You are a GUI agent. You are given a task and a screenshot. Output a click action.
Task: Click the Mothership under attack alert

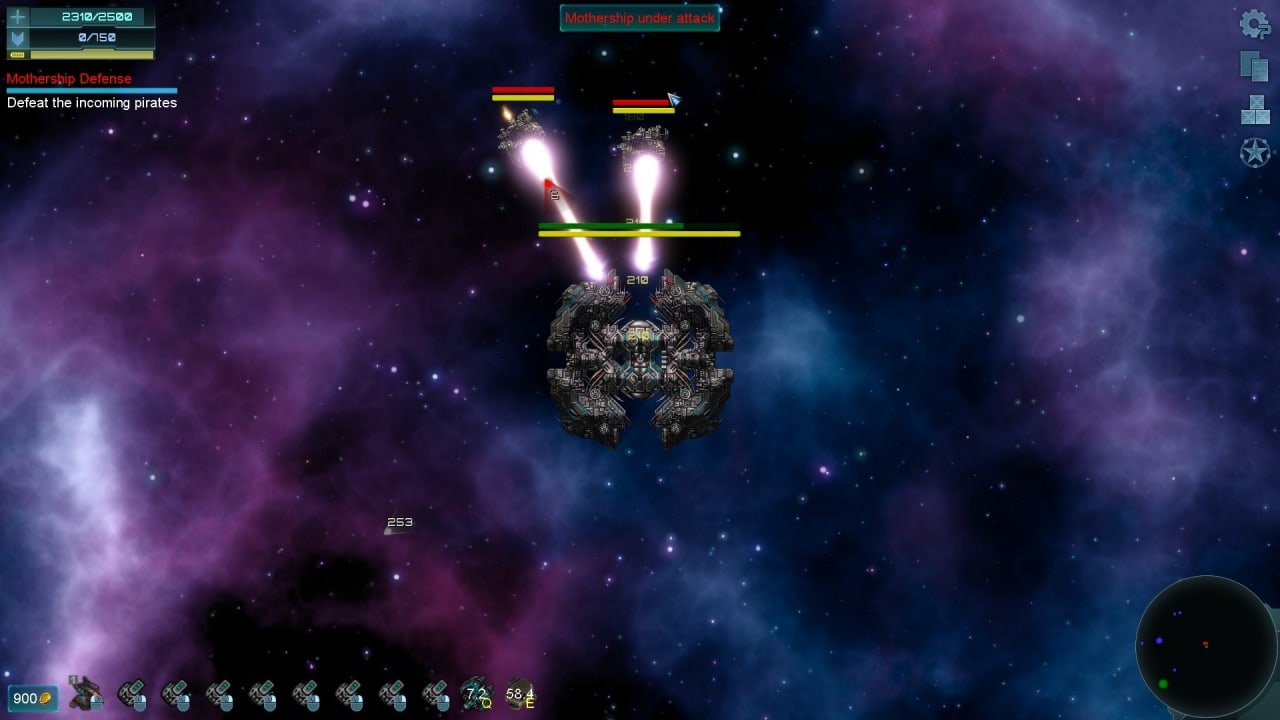pyautogui.click(x=639, y=18)
